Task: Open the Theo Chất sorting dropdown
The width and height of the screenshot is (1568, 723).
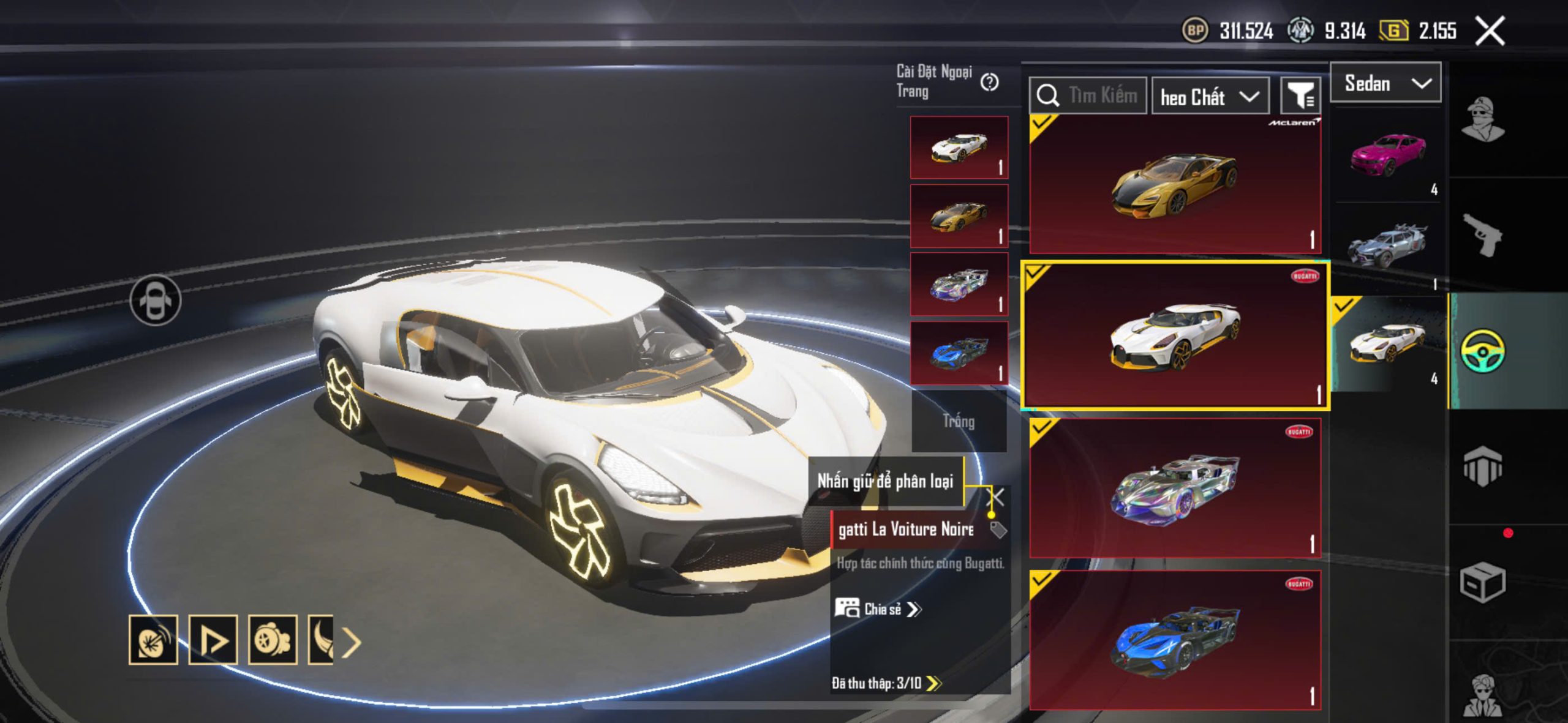Action: [x=1209, y=97]
